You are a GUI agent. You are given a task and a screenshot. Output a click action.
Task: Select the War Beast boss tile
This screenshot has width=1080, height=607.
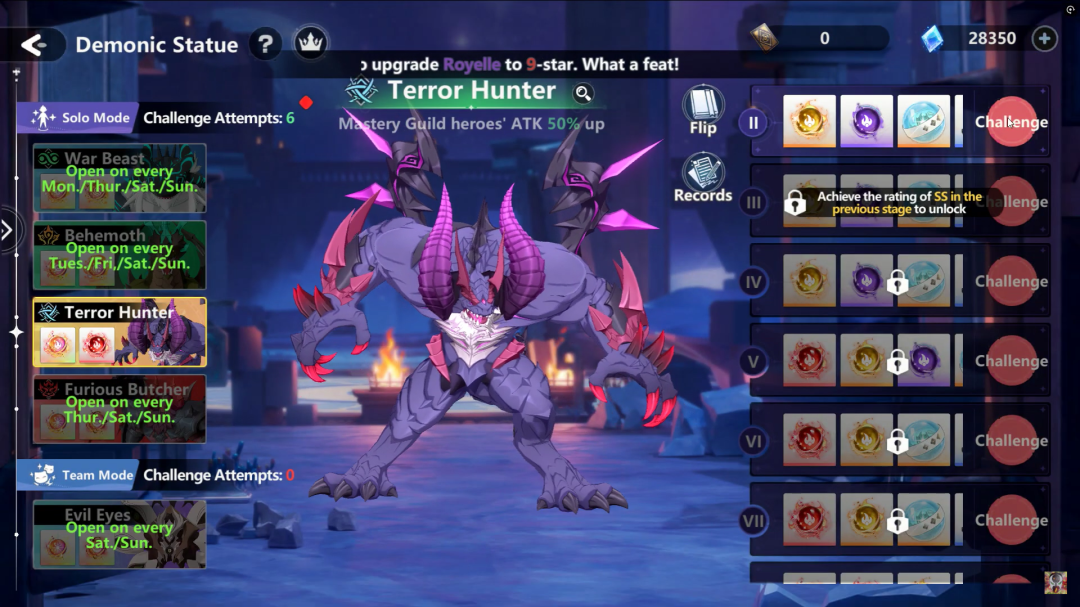point(119,177)
